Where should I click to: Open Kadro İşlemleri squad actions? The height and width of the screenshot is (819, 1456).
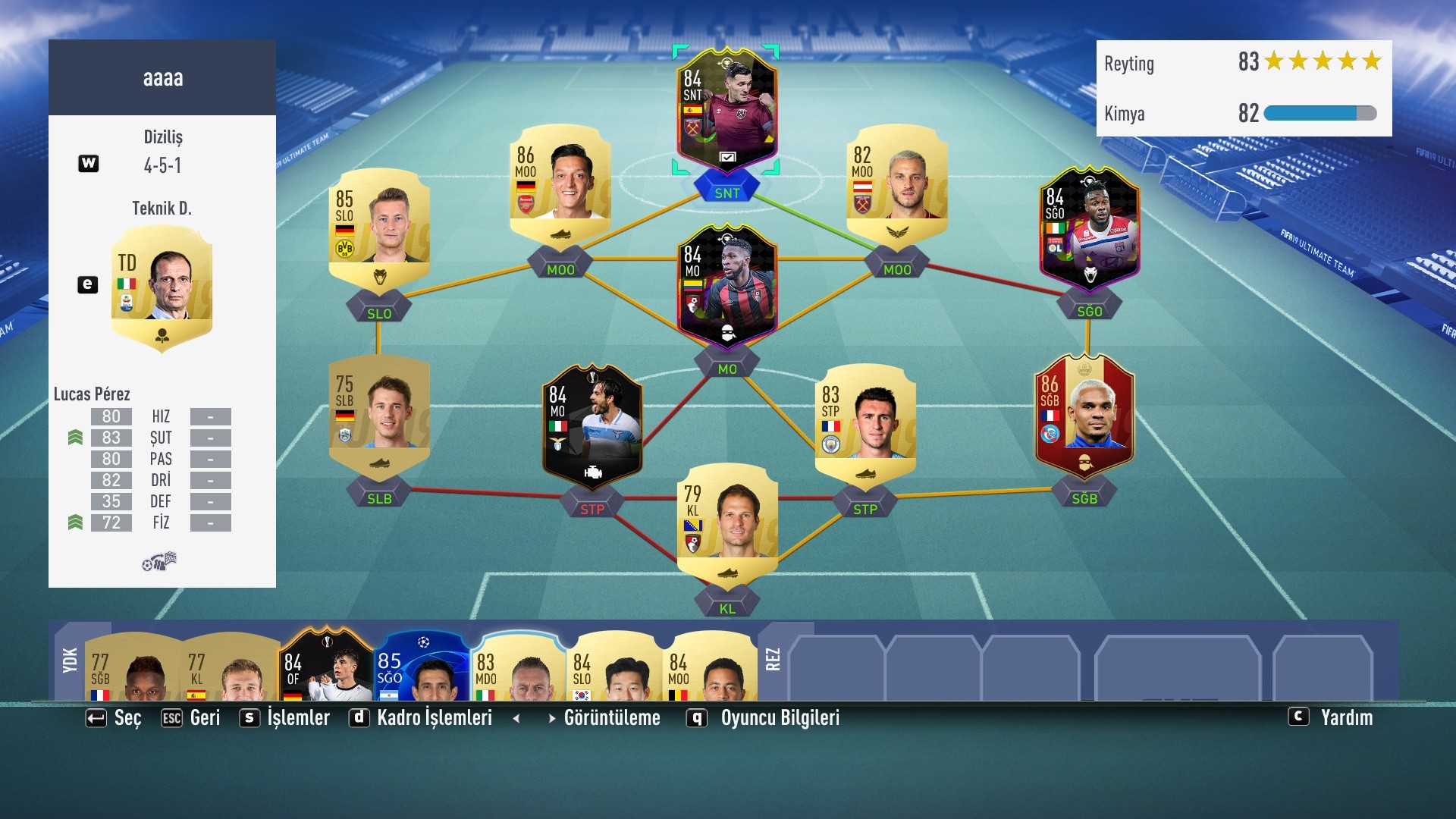tap(434, 717)
